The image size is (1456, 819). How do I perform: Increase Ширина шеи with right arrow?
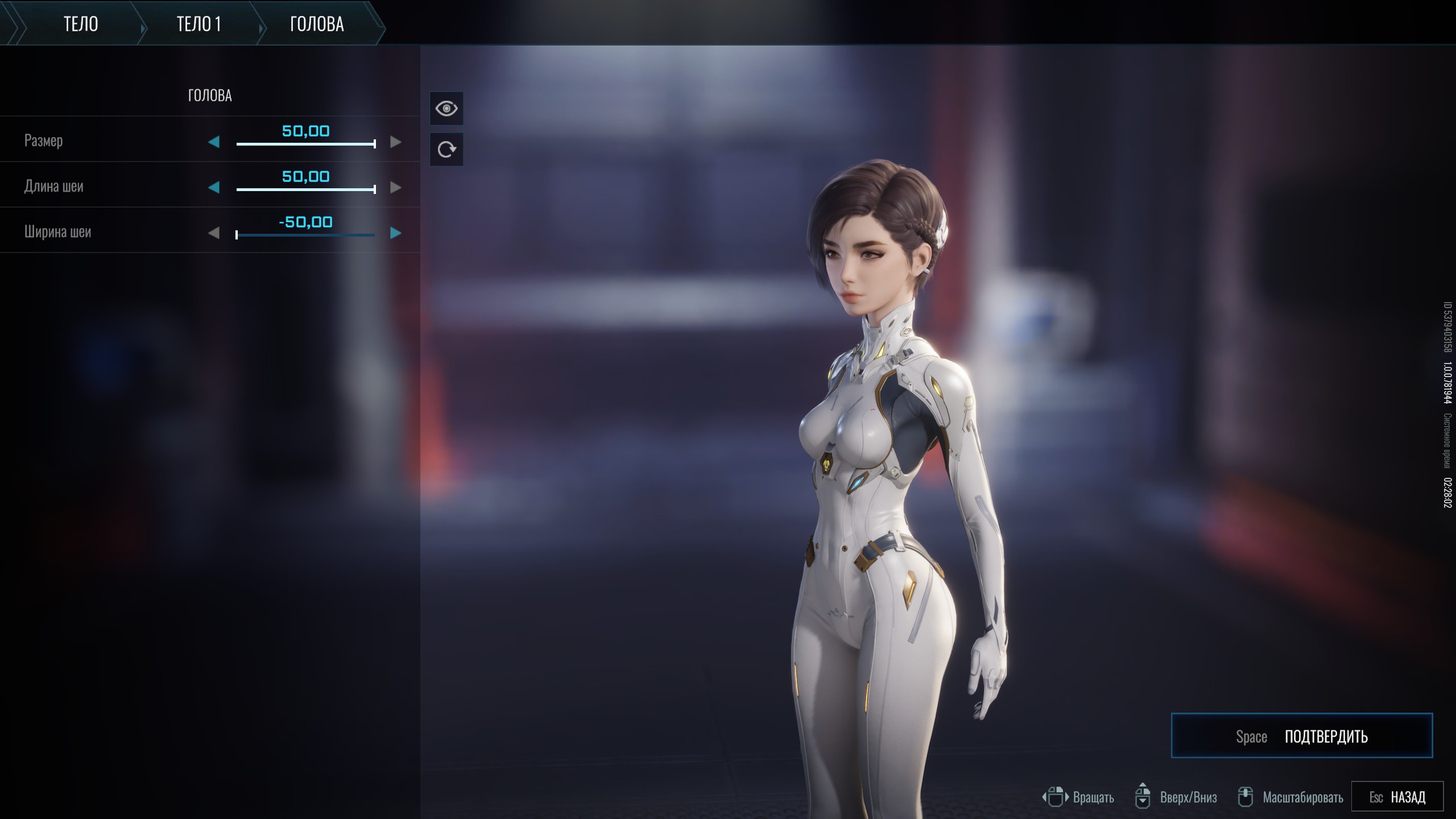[396, 233]
